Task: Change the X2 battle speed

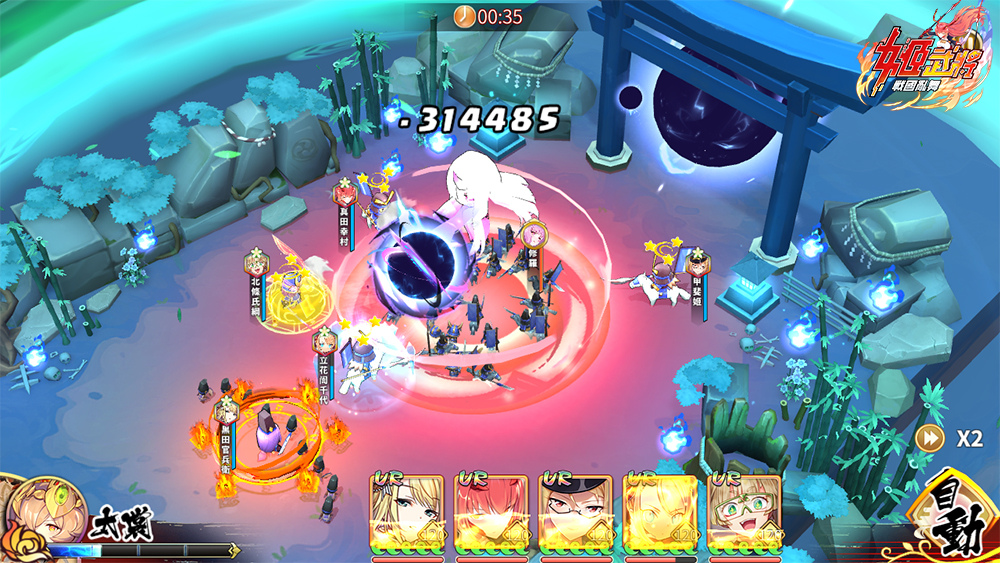Action: 954,438
